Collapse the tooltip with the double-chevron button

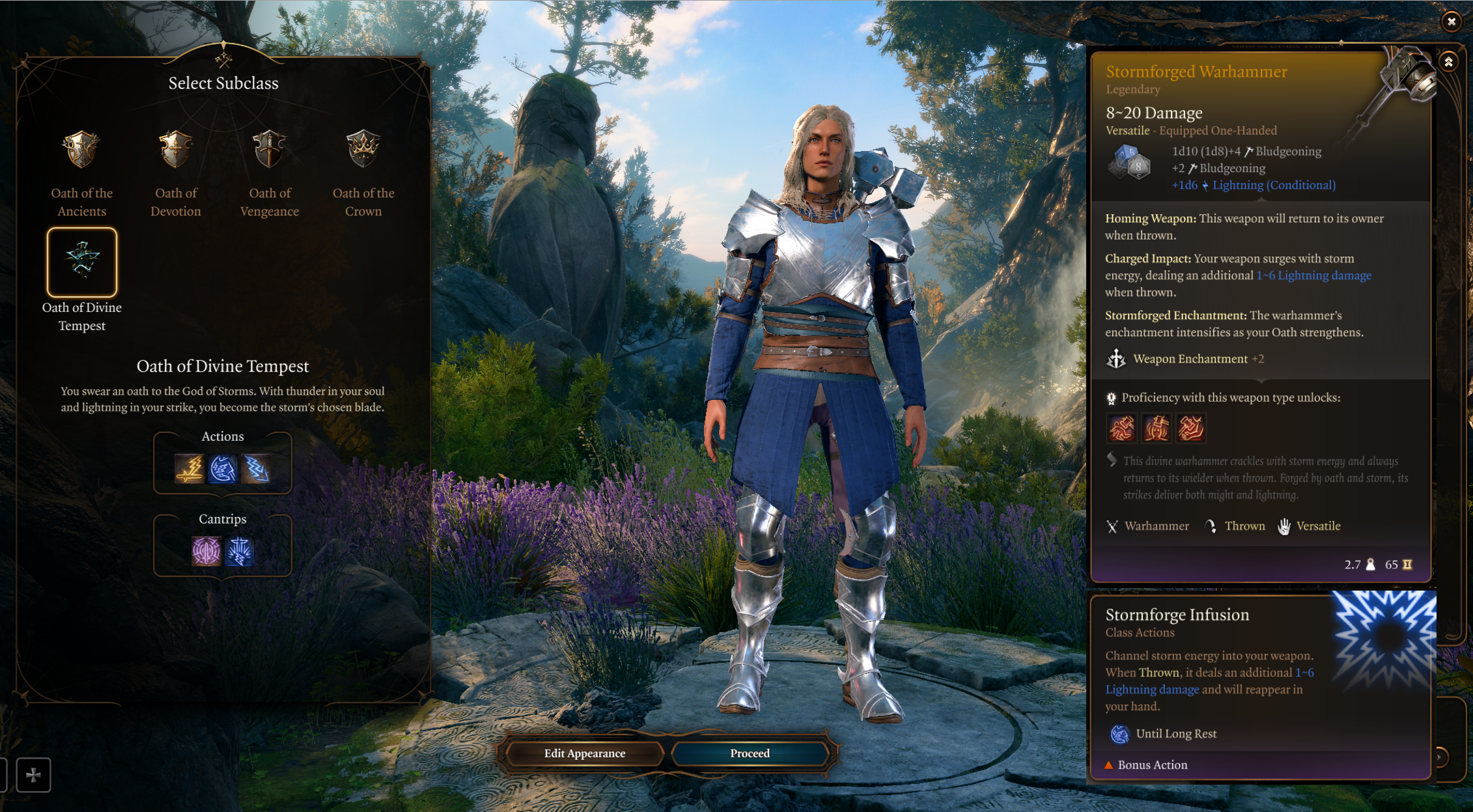pos(1448,62)
